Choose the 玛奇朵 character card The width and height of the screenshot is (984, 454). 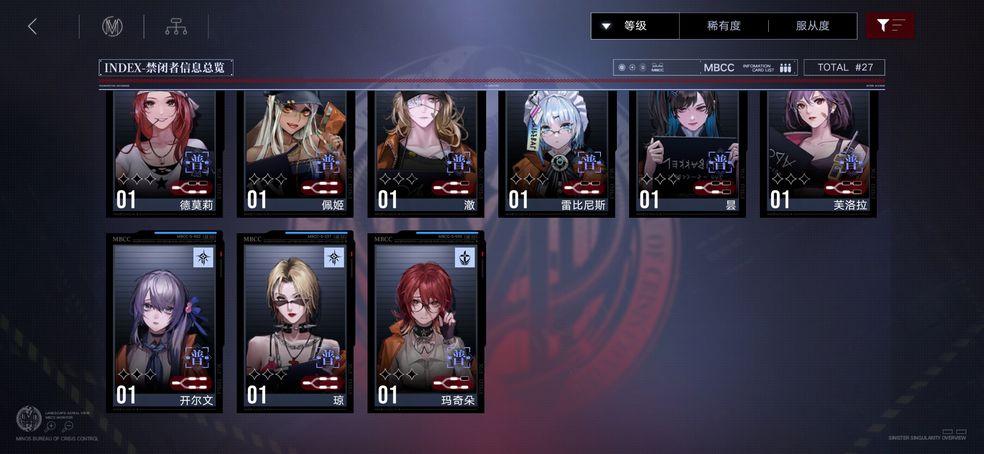(426, 322)
